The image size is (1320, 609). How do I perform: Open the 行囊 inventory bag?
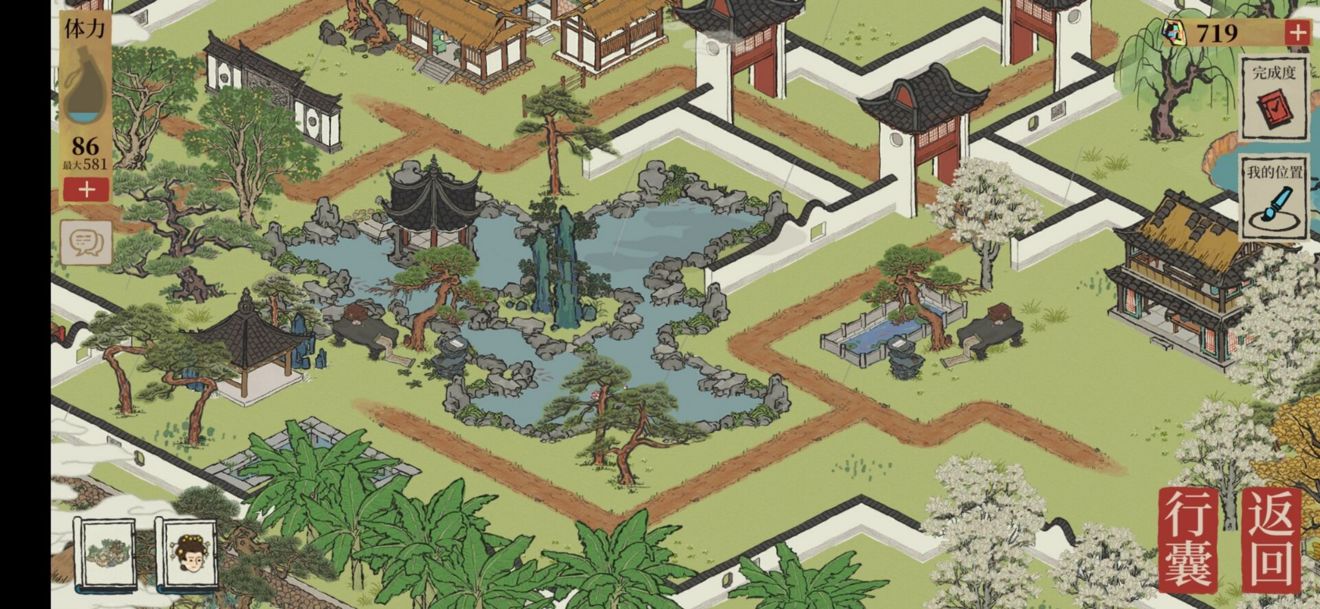(1188, 540)
